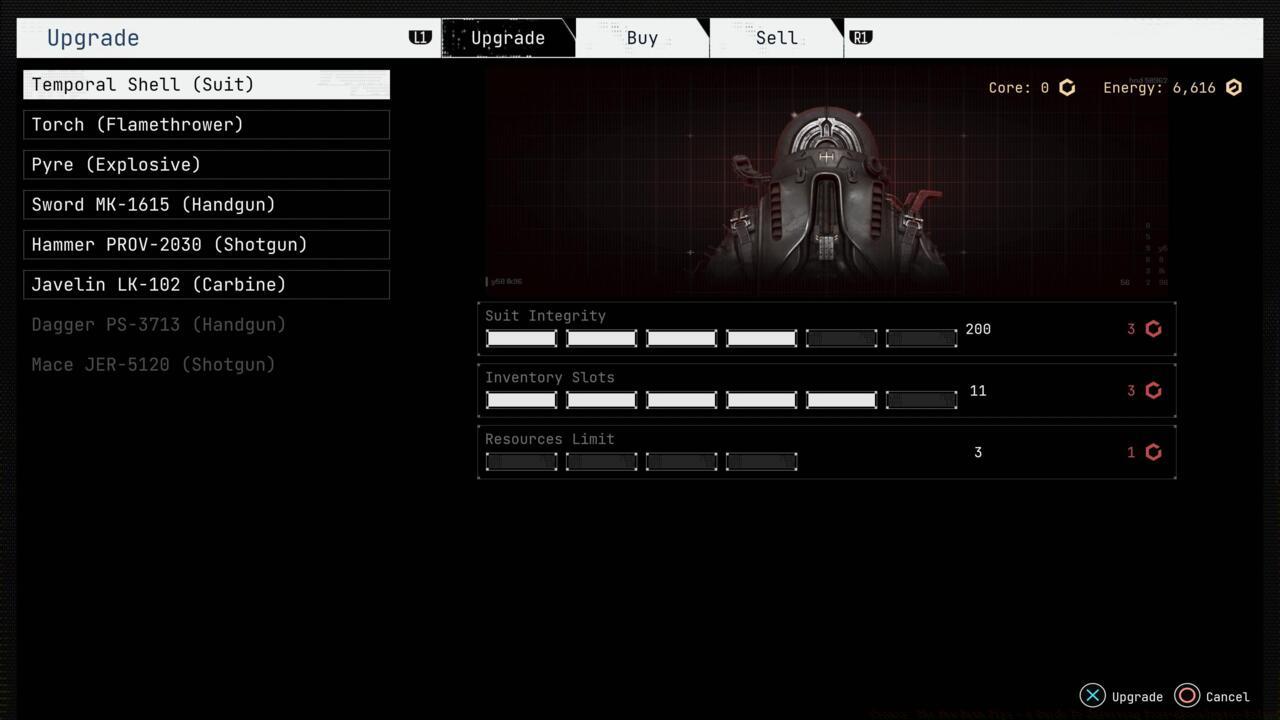Click the Energy currency hexagon icon

click(1233, 87)
